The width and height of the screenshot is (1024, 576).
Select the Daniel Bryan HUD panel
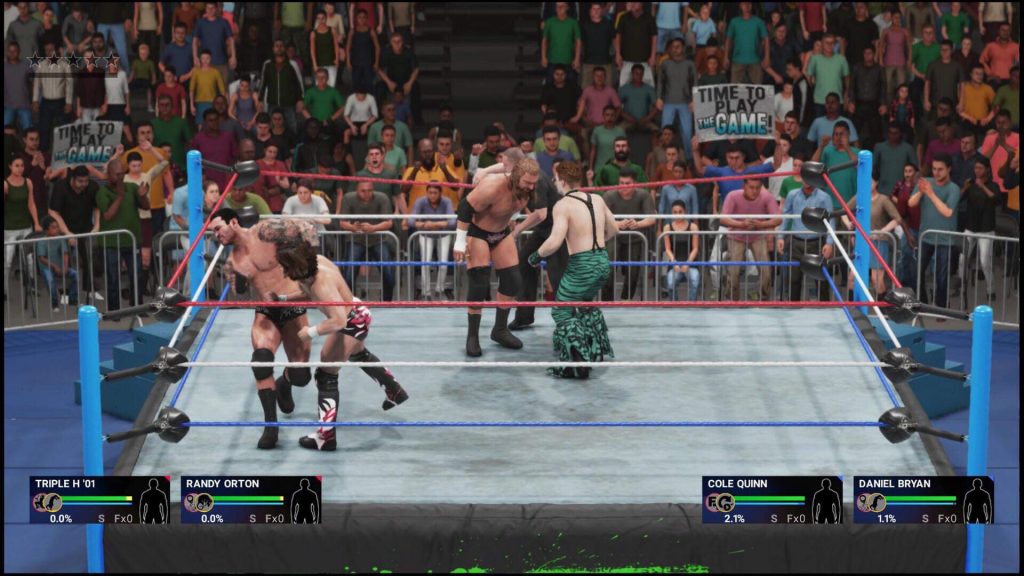point(923,500)
